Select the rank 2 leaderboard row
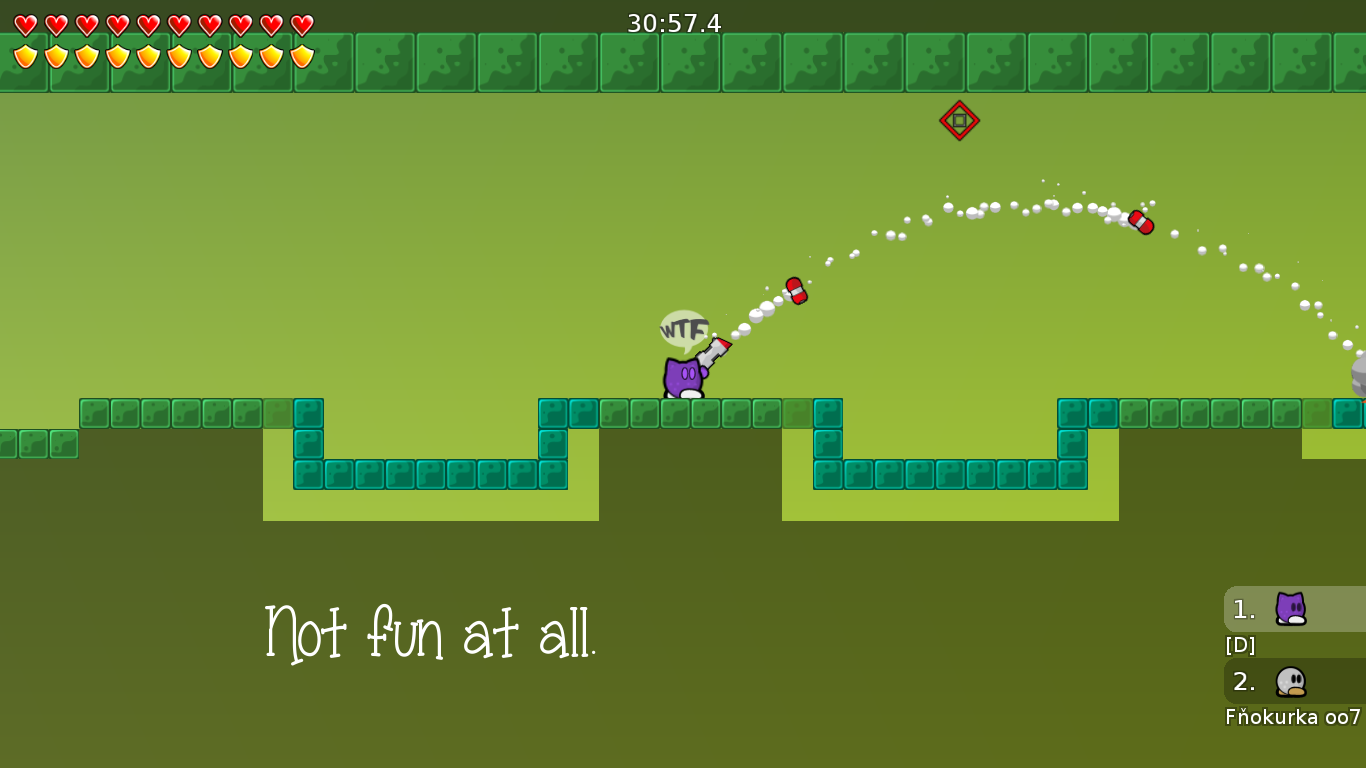The width and height of the screenshot is (1366, 768). (1243, 683)
